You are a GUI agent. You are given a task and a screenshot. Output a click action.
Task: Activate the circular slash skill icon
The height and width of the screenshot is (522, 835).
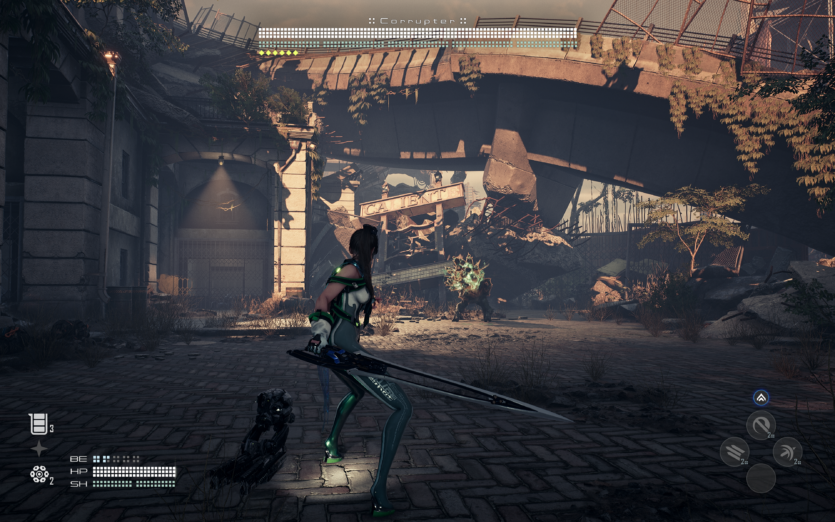coord(761,426)
